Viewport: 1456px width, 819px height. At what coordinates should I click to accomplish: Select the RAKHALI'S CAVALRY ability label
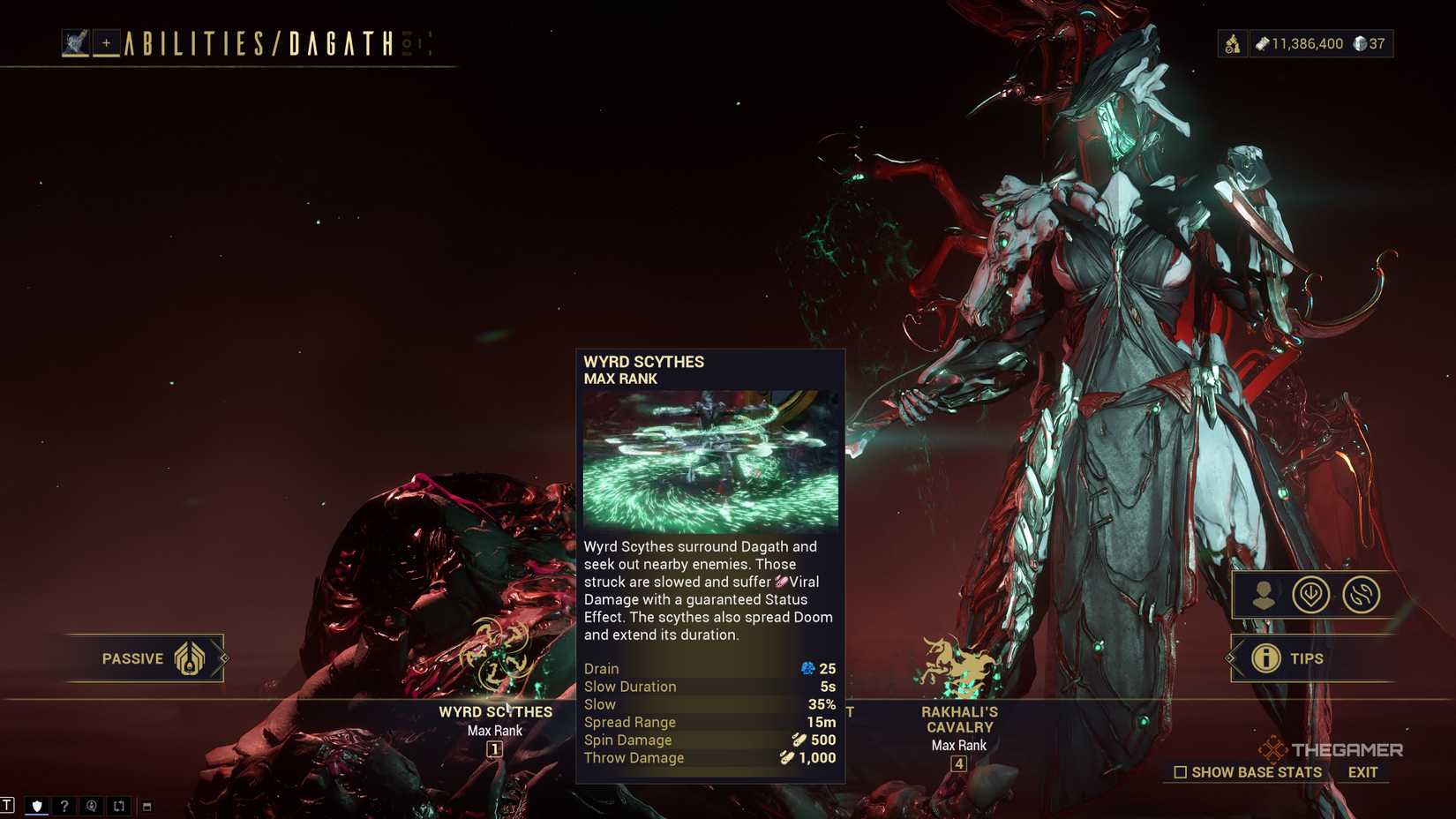[959, 718]
